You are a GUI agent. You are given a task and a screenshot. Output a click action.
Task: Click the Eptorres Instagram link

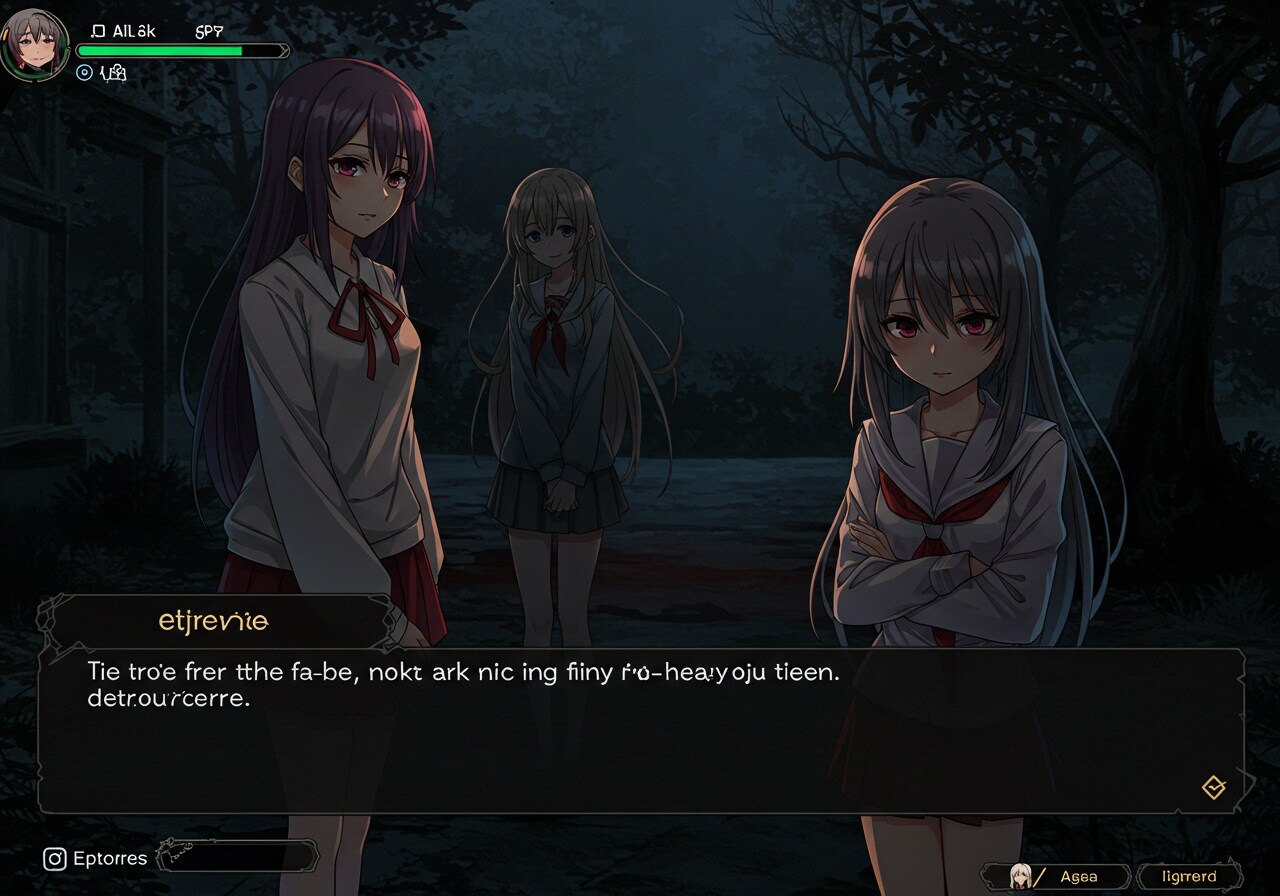pos(96,858)
